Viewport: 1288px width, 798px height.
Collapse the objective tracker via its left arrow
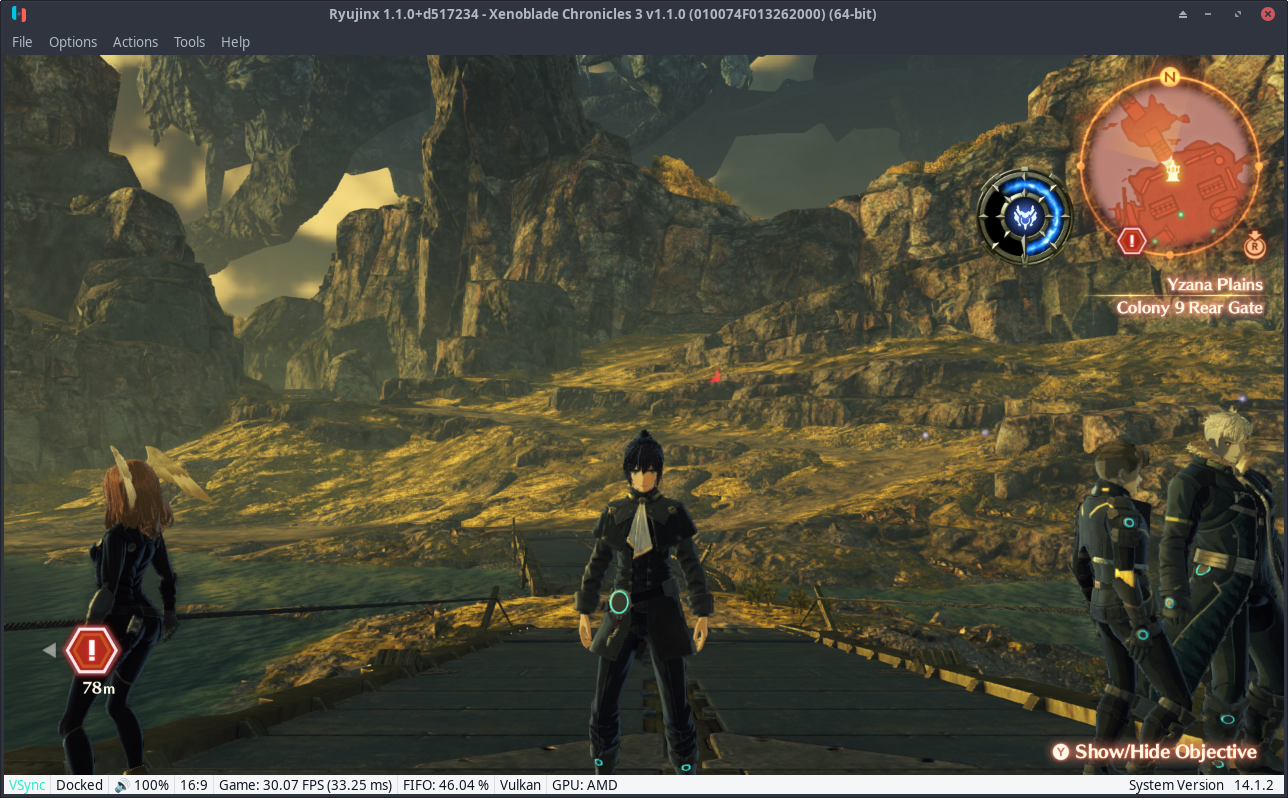[48, 649]
